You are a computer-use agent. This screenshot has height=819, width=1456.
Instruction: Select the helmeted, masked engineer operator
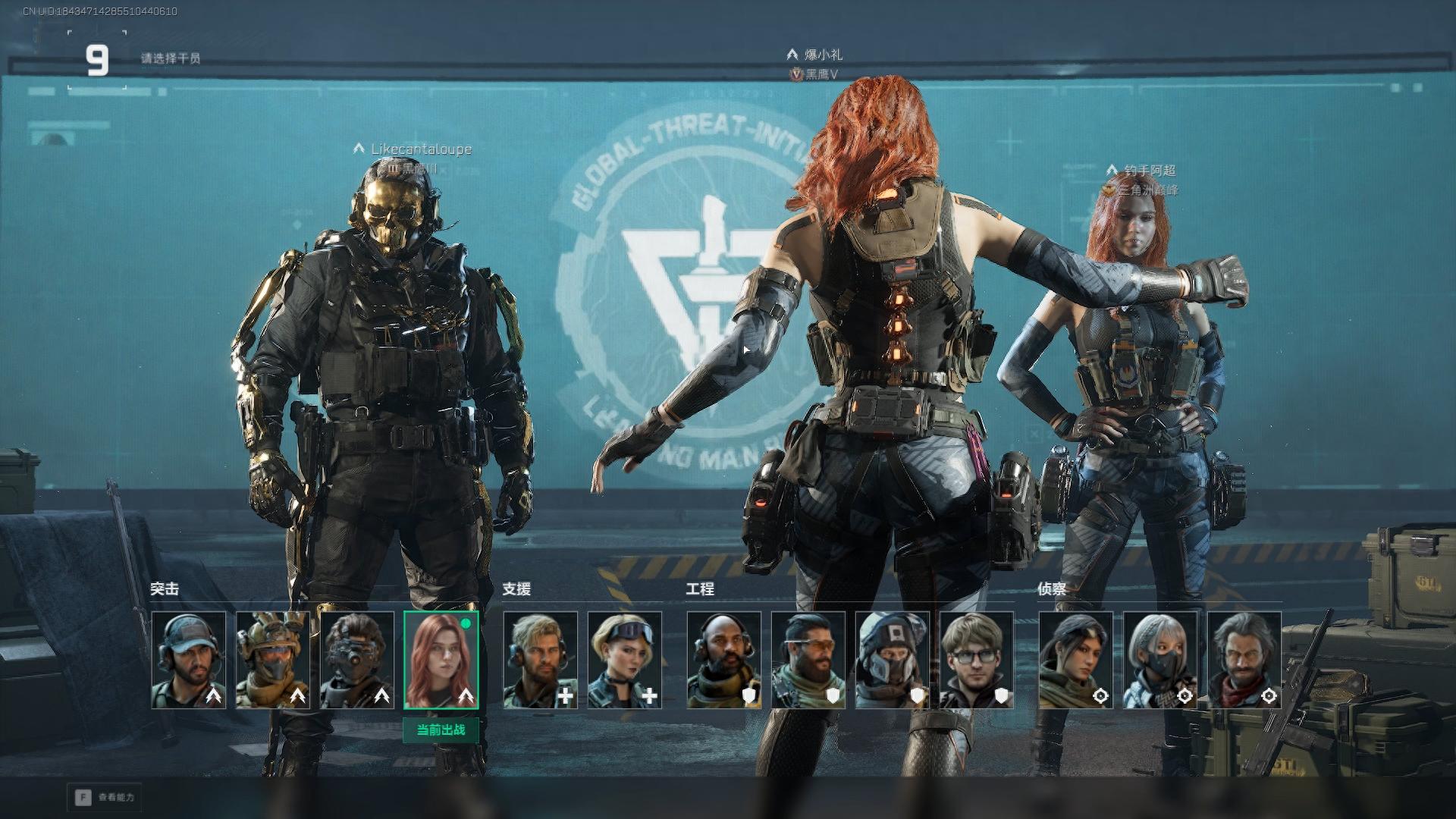892,660
